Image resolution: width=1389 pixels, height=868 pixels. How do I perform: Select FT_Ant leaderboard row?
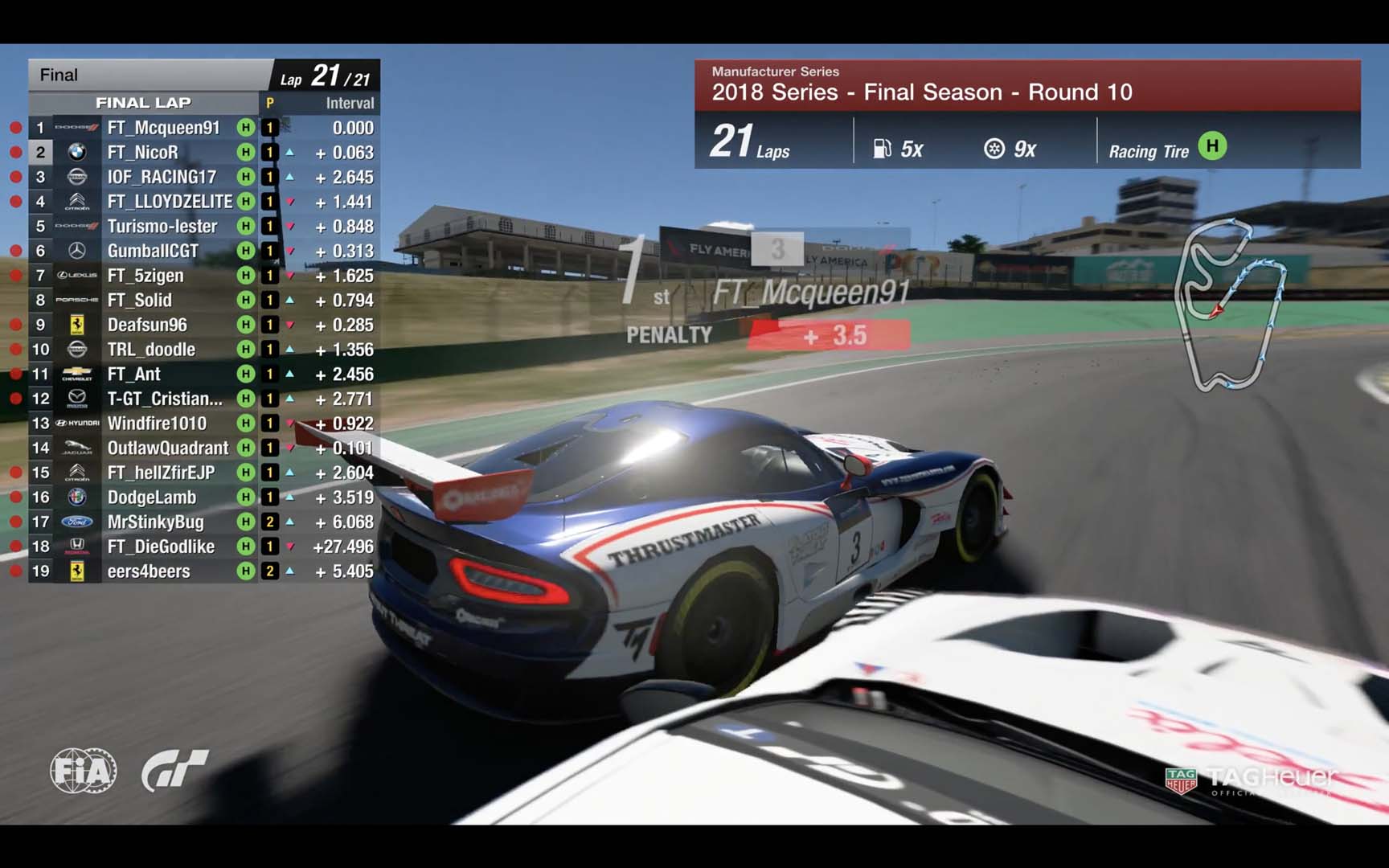click(x=134, y=375)
